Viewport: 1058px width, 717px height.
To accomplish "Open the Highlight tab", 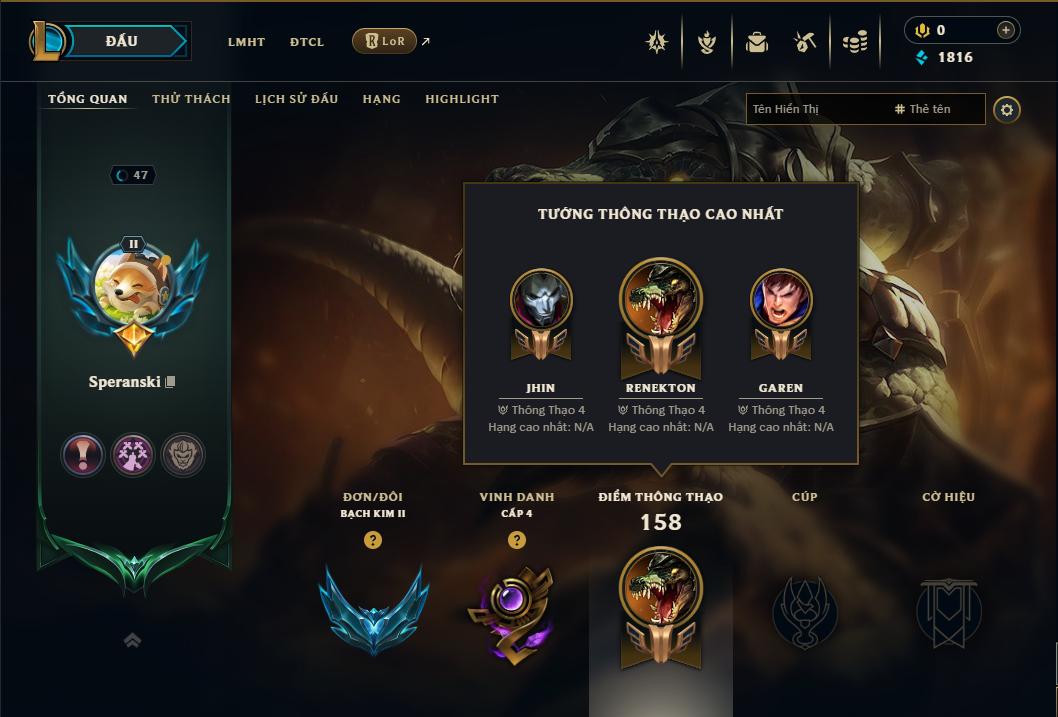I will click(x=461, y=99).
